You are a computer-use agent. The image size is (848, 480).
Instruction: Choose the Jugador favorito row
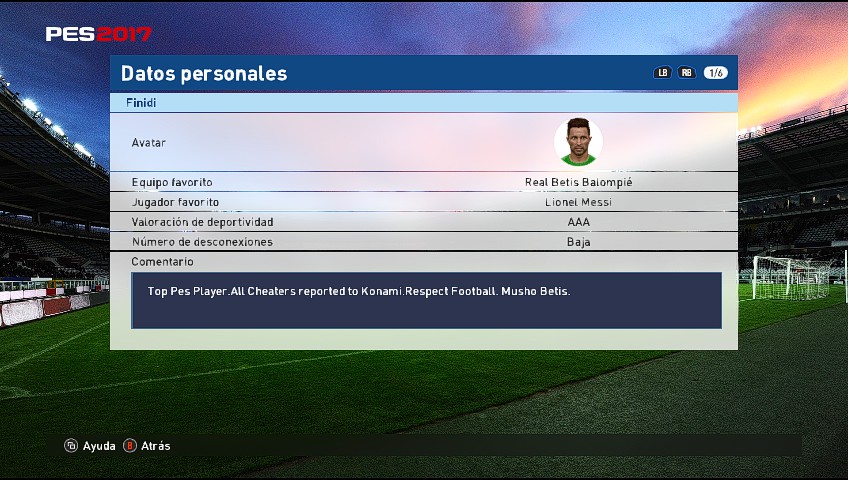click(x=423, y=202)
